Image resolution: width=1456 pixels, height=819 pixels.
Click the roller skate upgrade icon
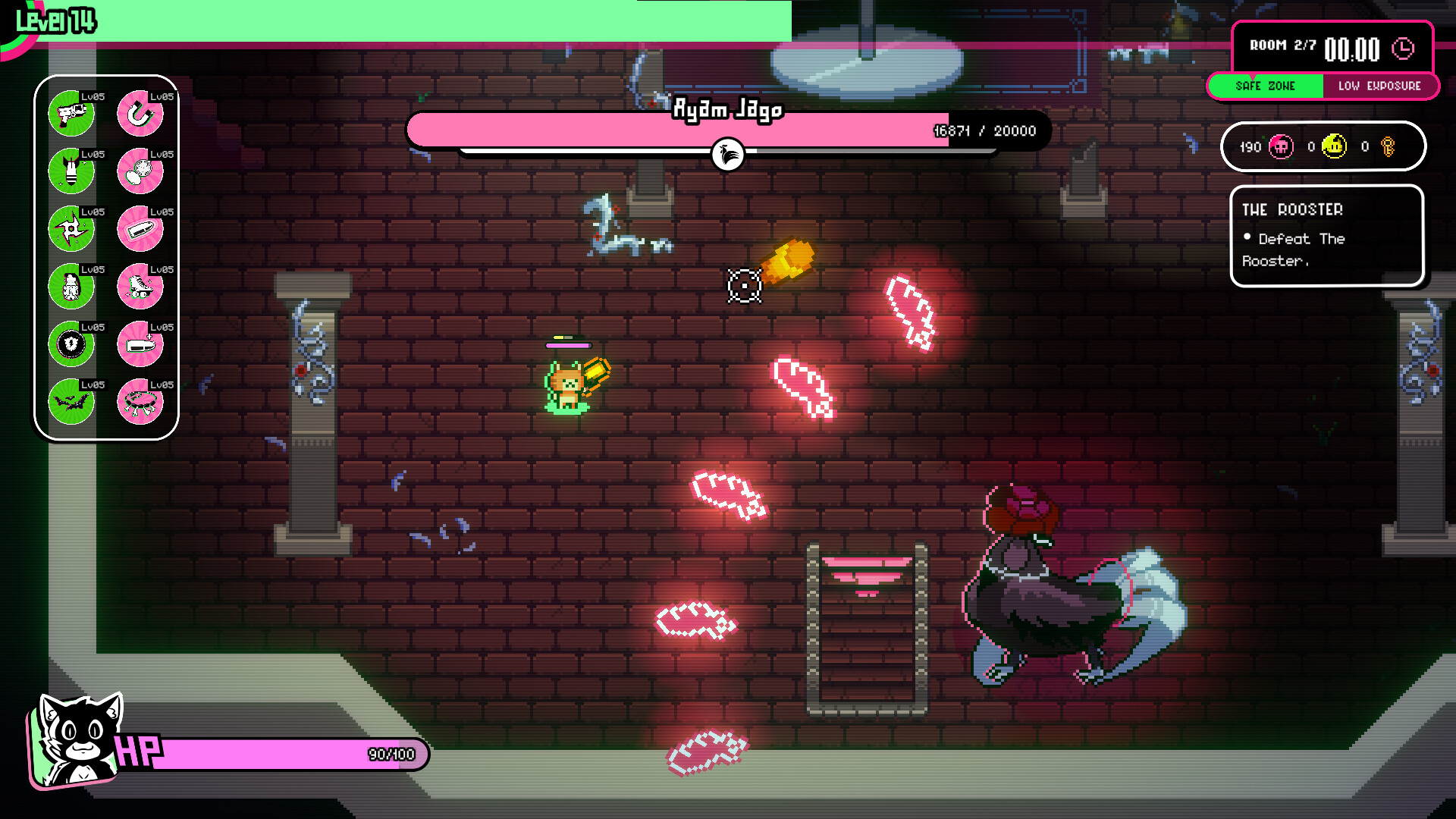tap(141, 287)
